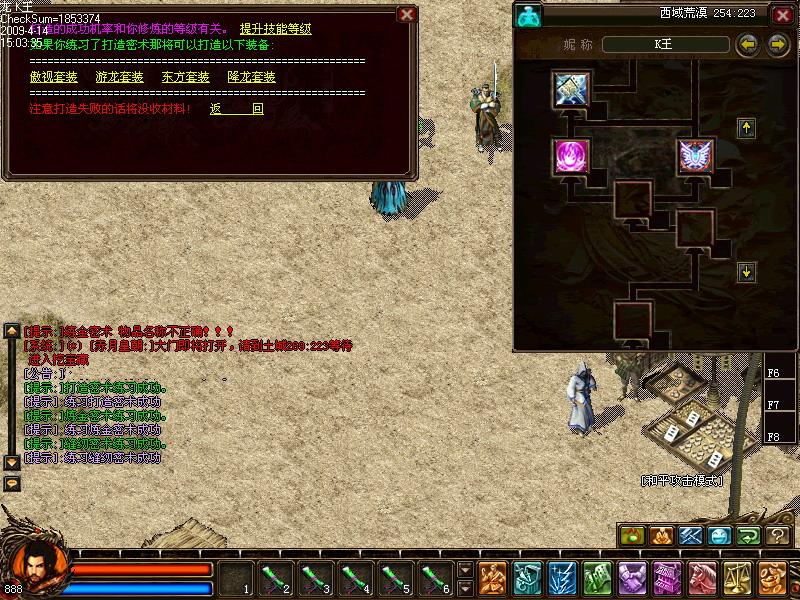Open the help question mark button
This screenshot has height=600, width=800.
tap(777, 536)
